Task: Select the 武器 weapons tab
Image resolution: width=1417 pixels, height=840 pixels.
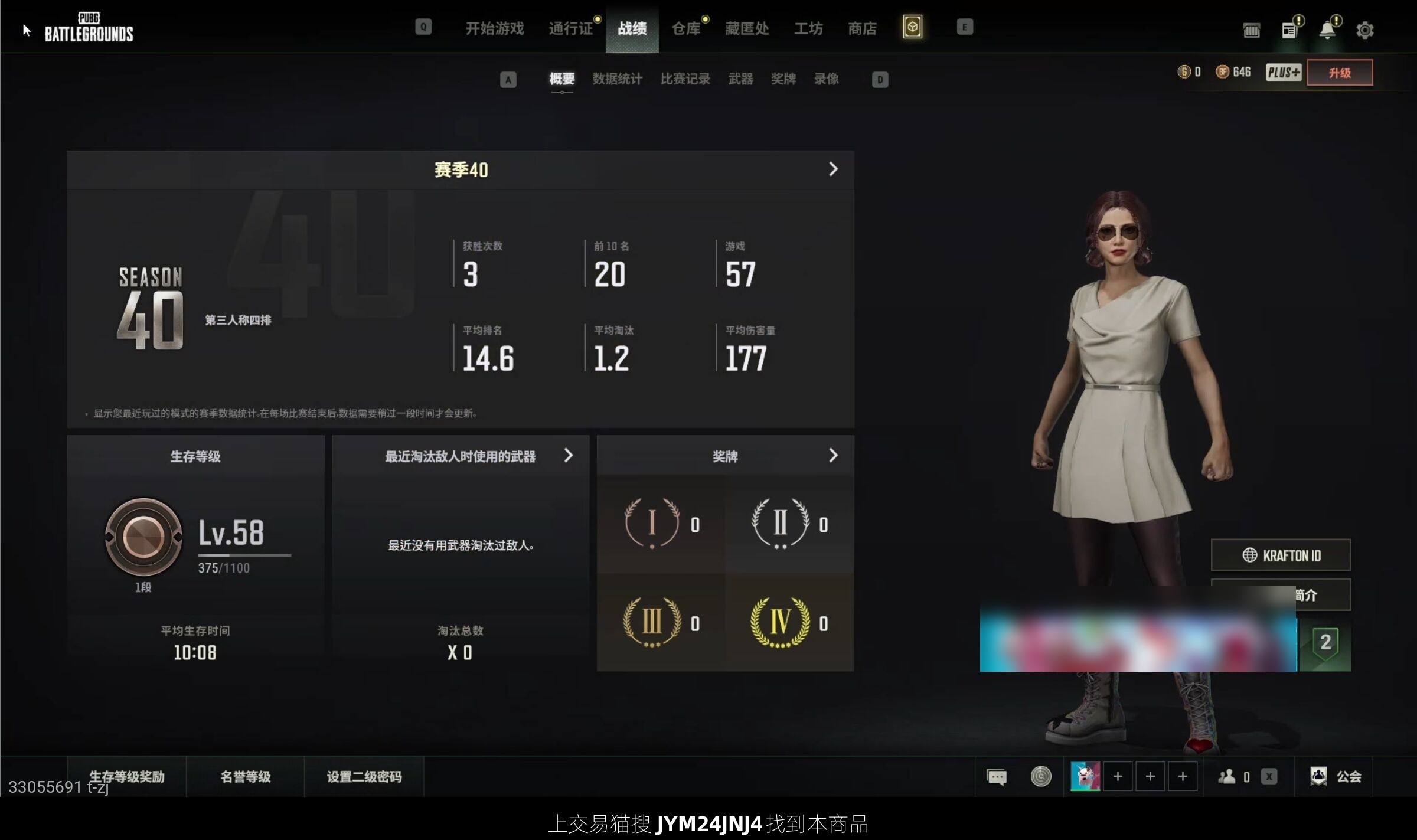Action: (740, 79)
